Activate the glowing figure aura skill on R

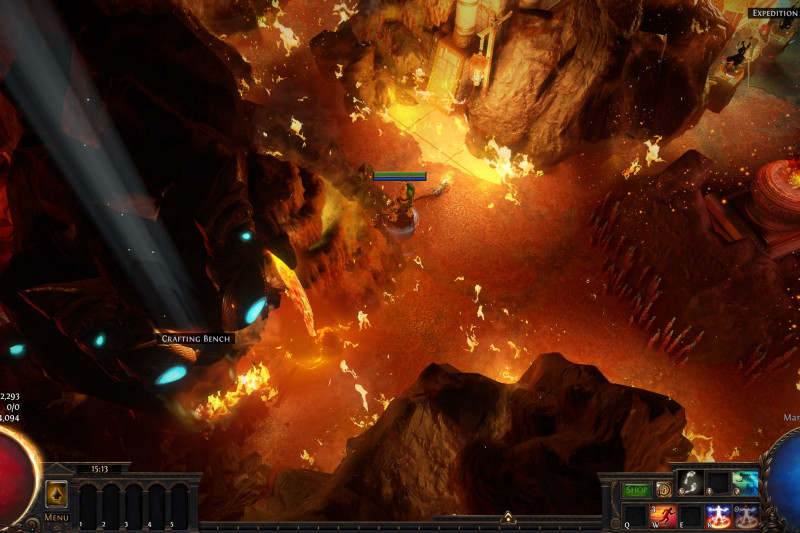pos(718,516)
